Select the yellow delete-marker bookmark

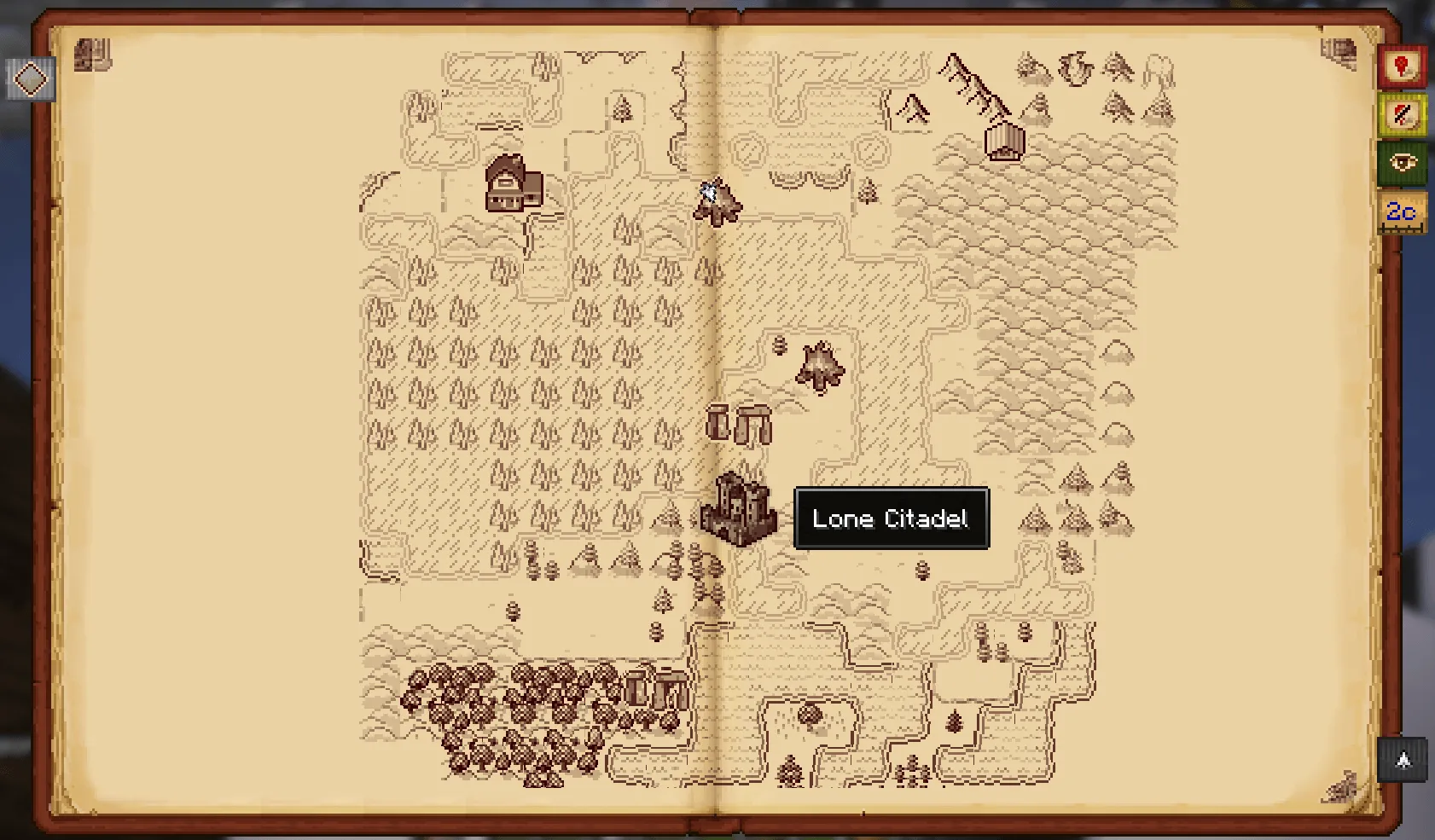click(x=1401, y=115)
